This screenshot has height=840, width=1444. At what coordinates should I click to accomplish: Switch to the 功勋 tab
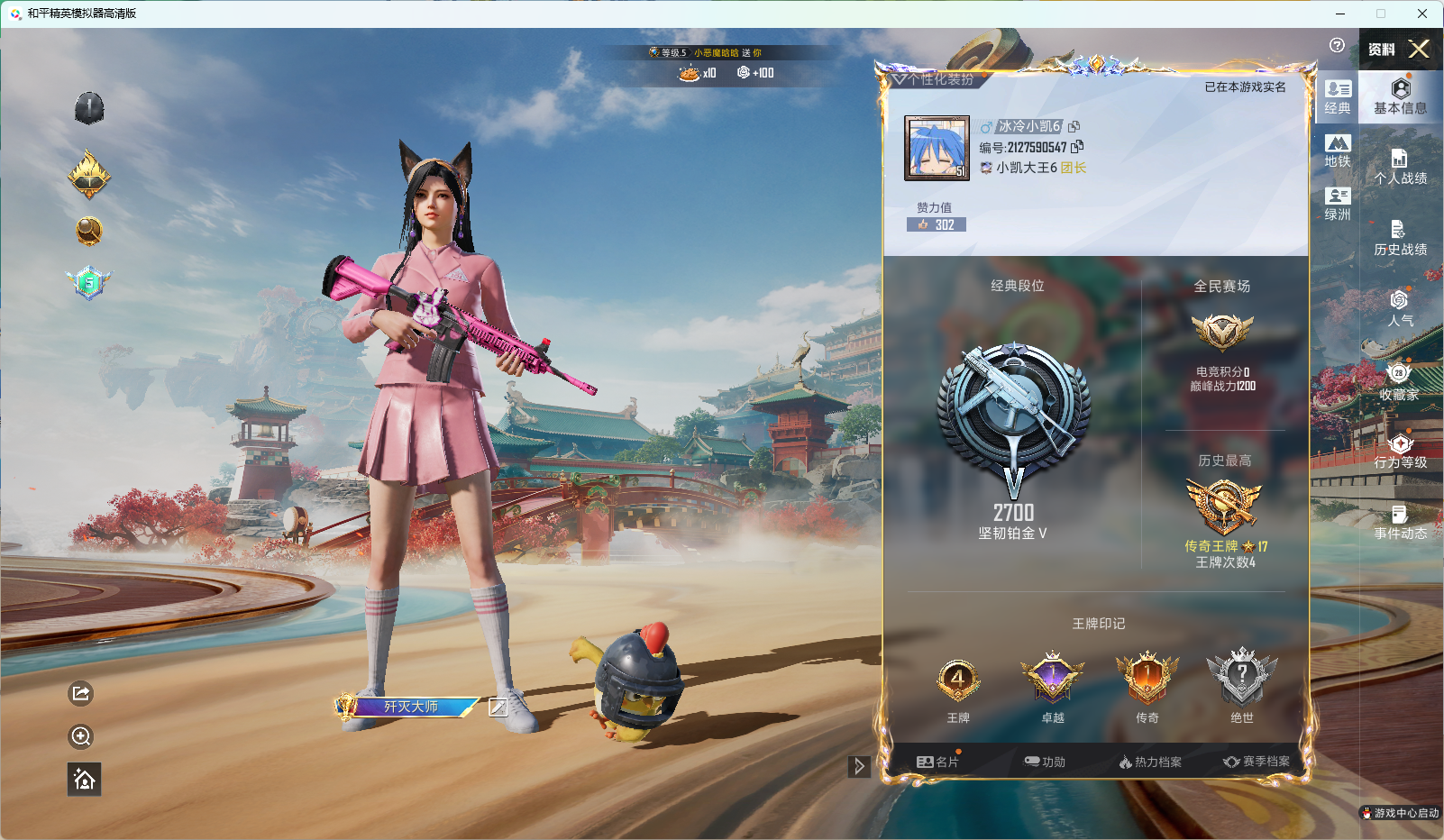tap(1045, 762)
